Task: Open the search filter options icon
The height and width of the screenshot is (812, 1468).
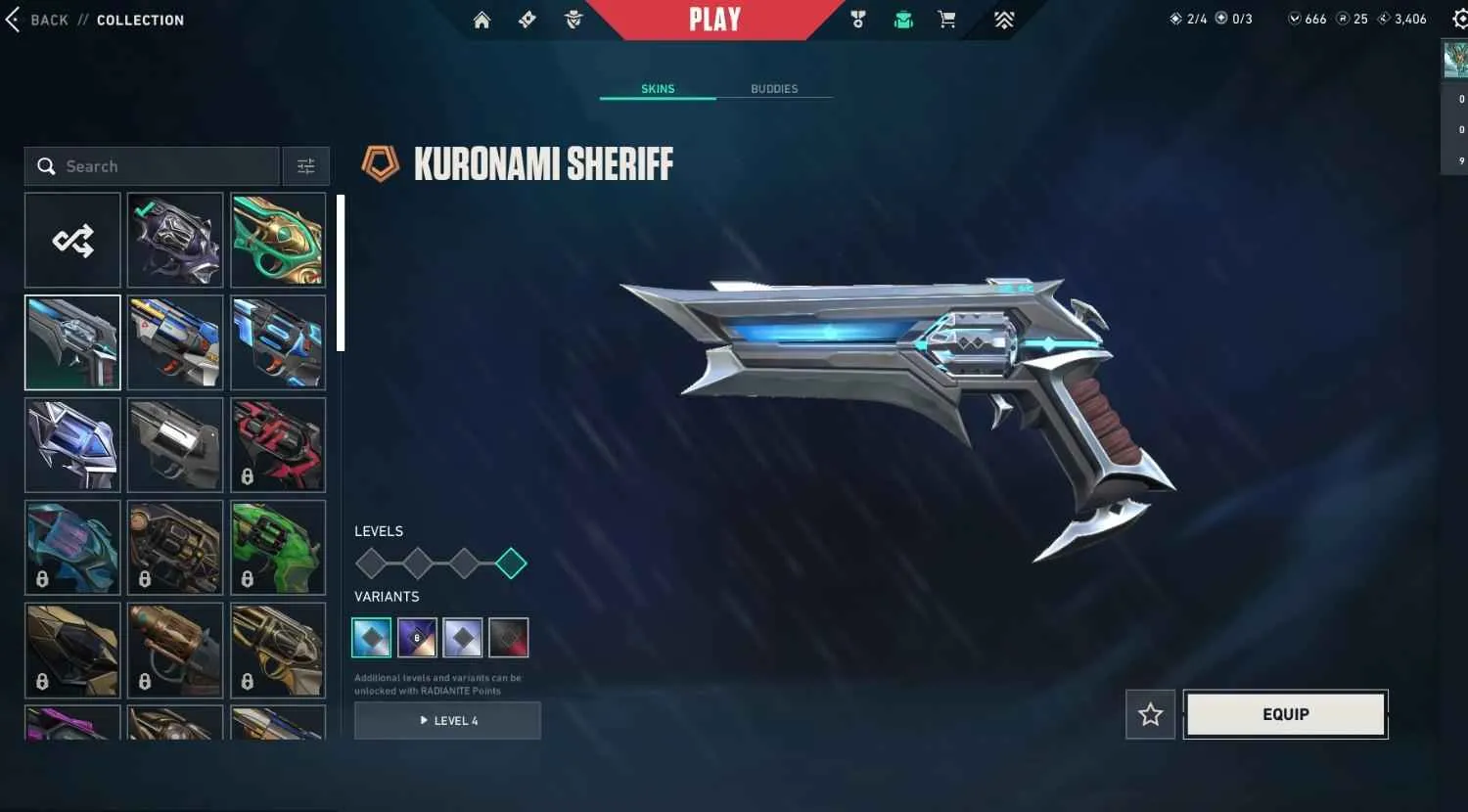Action: click(306, 166)
